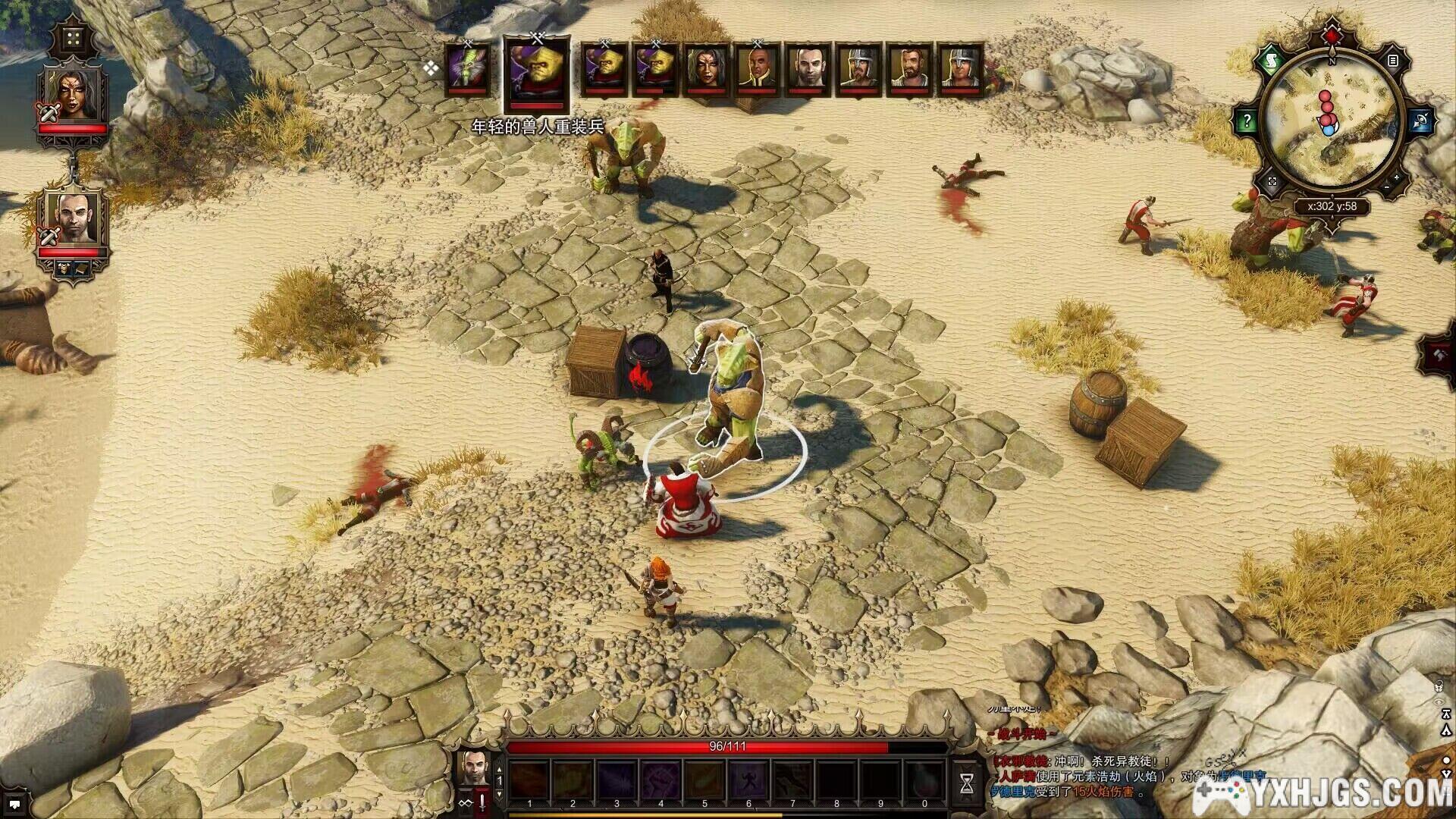End turn with the hourglass button
The height and width of the screenshot is (819, 1456).
coord(967,783)
